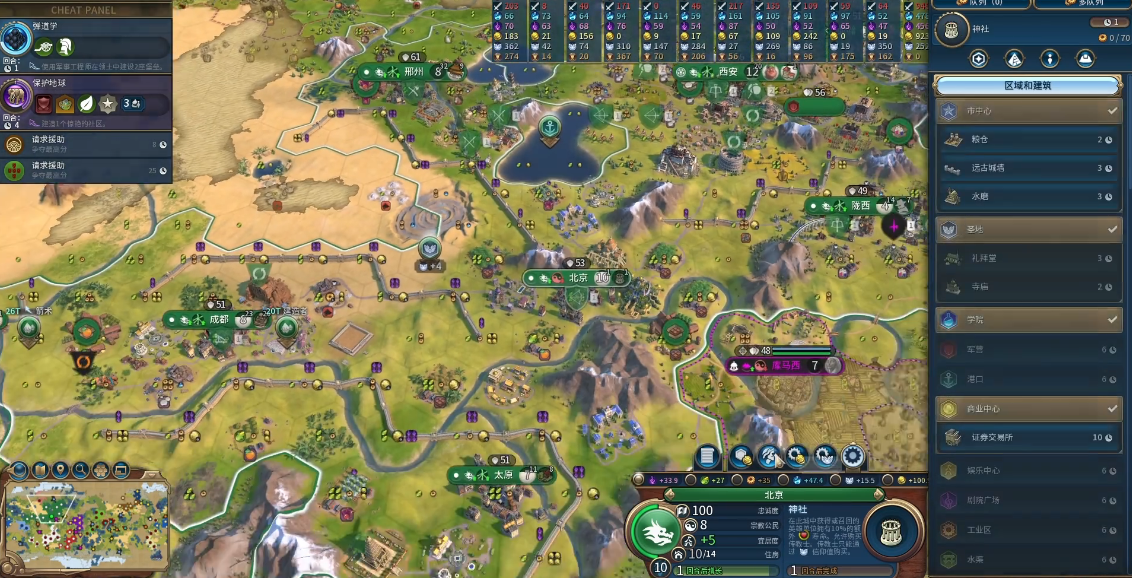This screenshot has height=578, width=1132.
Task: Open the gear-with-coin gold purchase icon
Action: 797,457
